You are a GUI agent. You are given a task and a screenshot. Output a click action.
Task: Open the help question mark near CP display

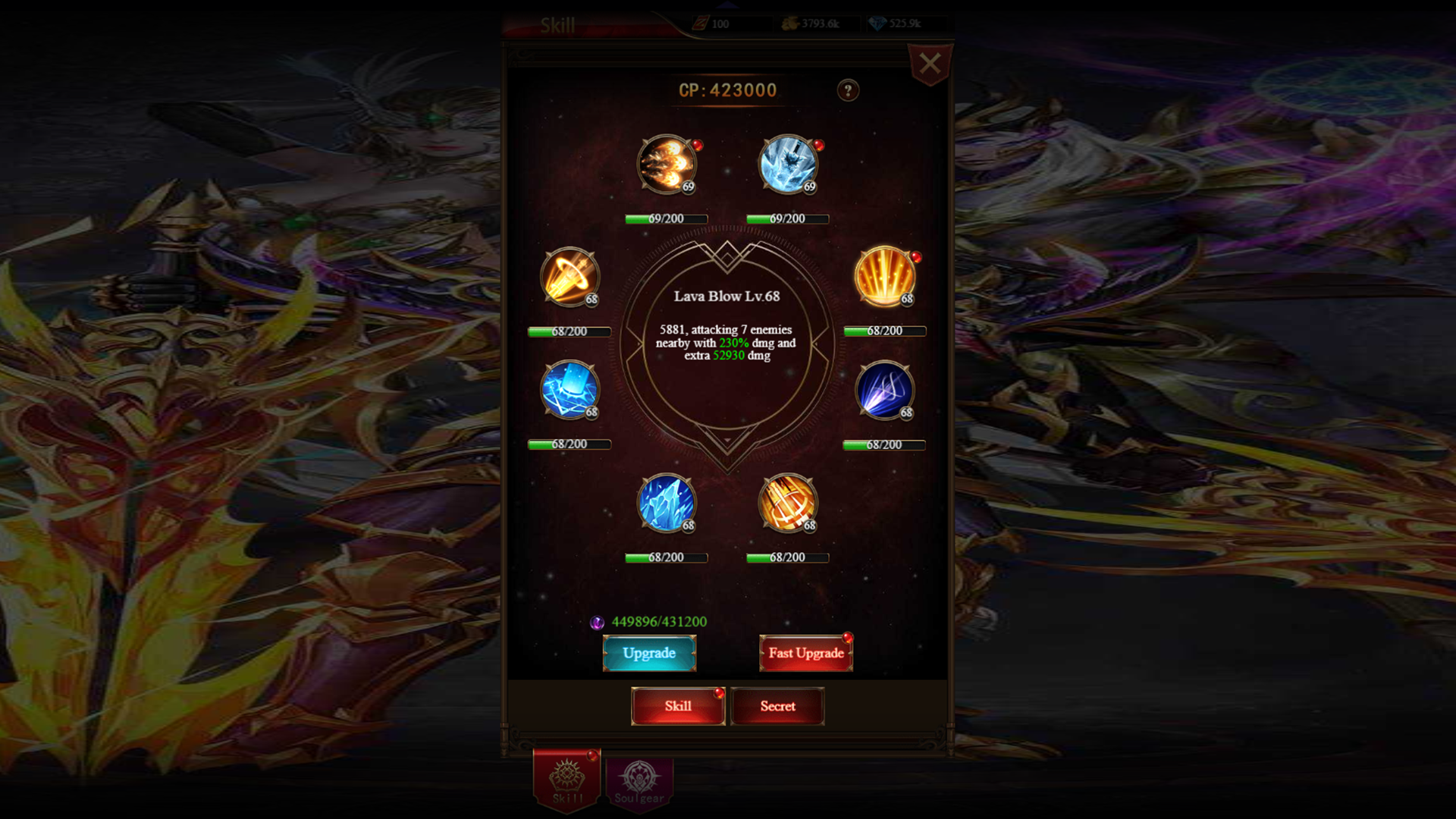[848, 90]
